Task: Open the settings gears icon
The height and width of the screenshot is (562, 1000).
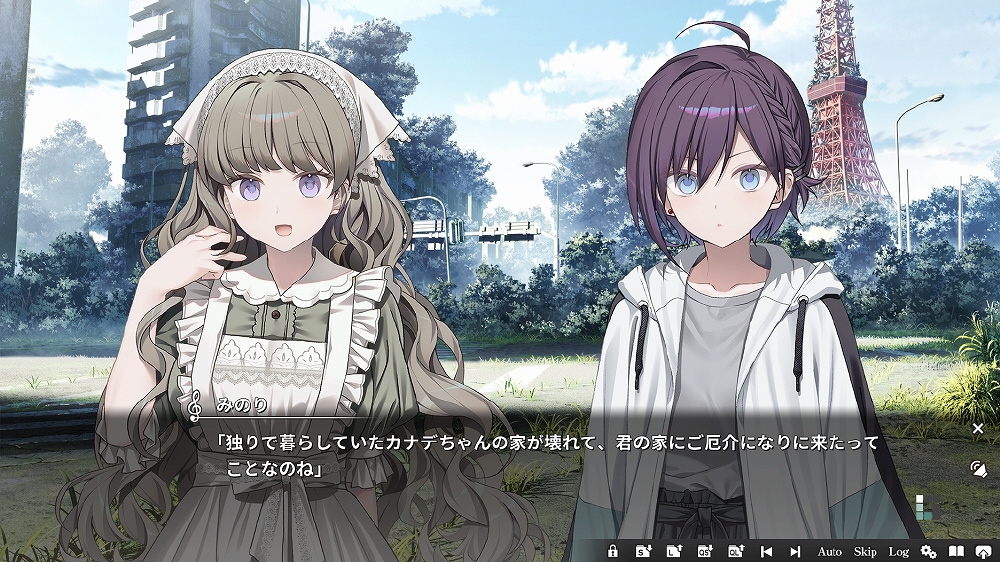Action: click(928, 551)
